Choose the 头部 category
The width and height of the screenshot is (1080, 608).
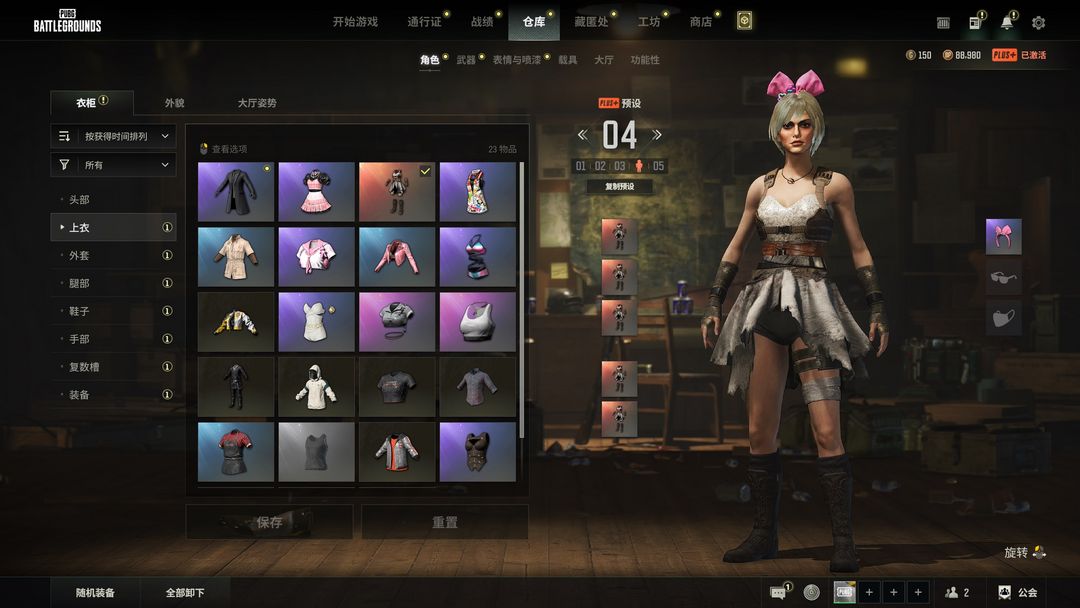pyautogui.click(x=79, y=200)
